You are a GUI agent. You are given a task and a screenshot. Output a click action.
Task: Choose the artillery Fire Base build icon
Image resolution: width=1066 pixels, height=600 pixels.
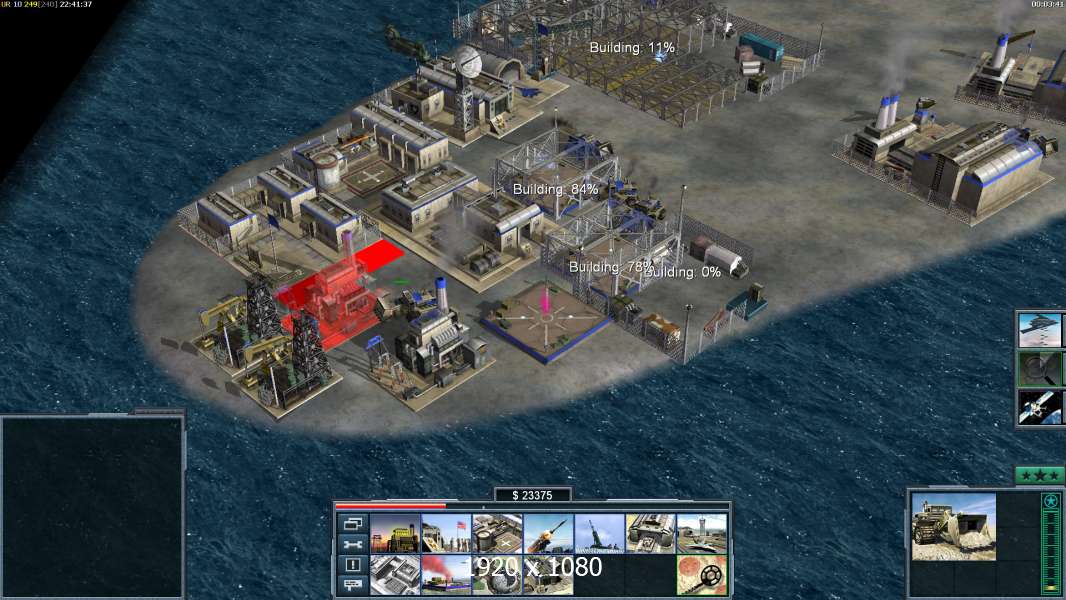(x=599, y=534)
